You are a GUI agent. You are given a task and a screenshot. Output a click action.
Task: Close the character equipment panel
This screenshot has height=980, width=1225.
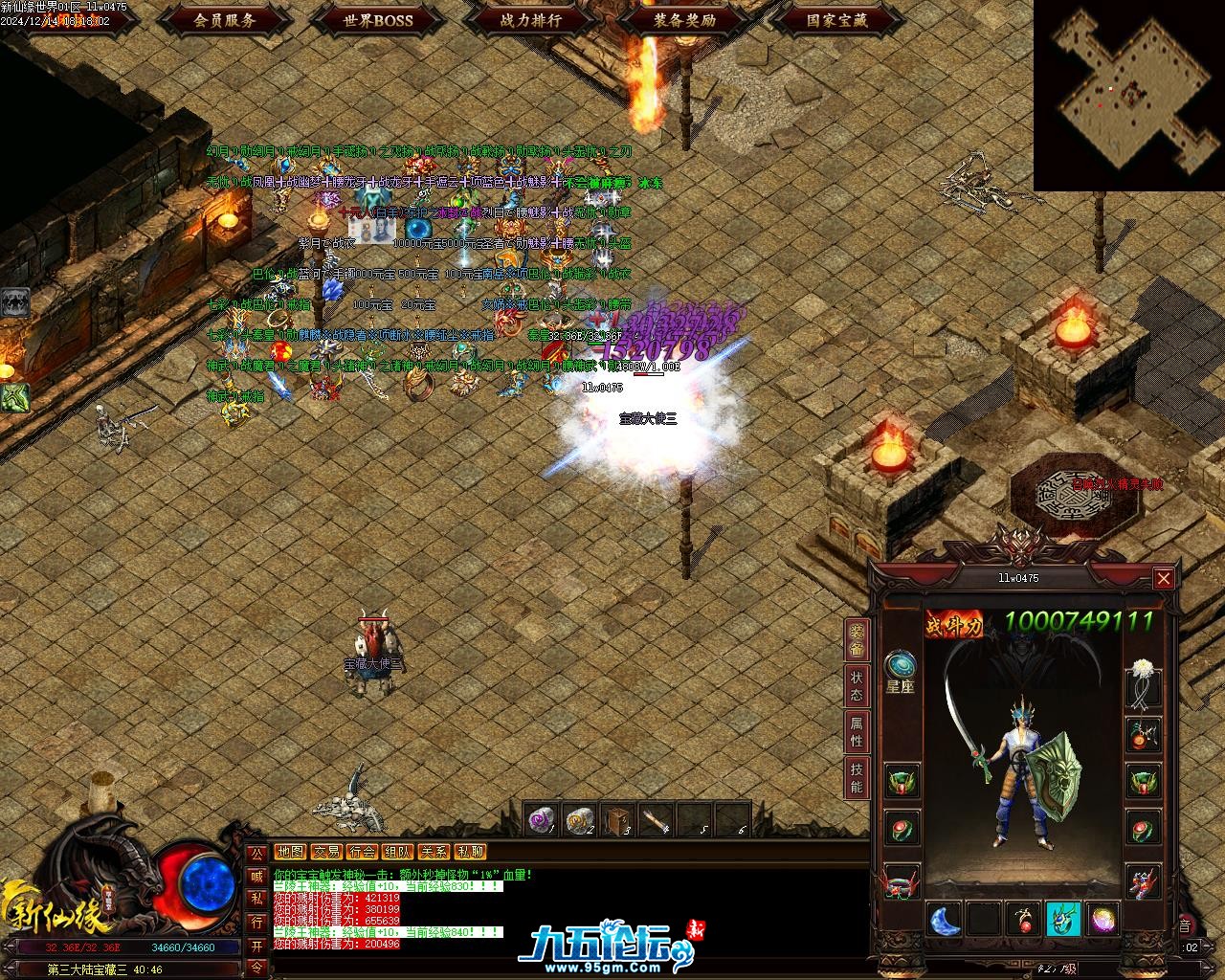[1163, 578]
